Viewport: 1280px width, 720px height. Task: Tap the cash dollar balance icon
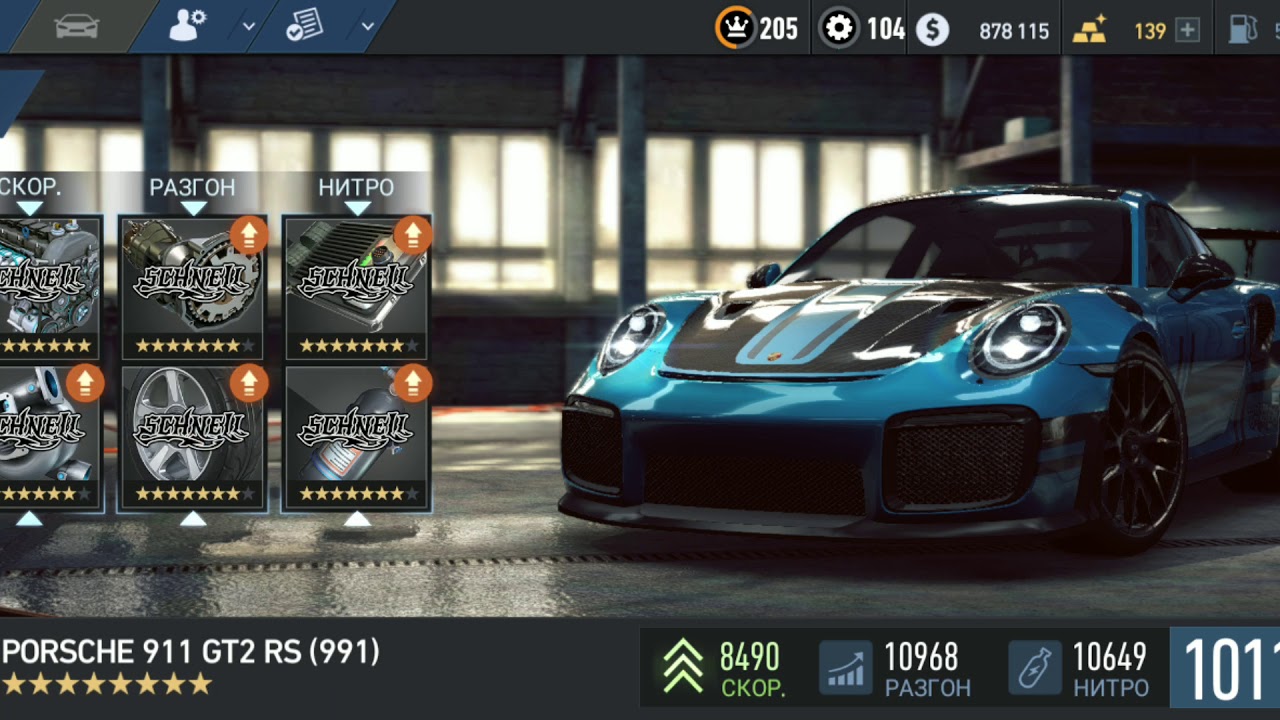932,30
